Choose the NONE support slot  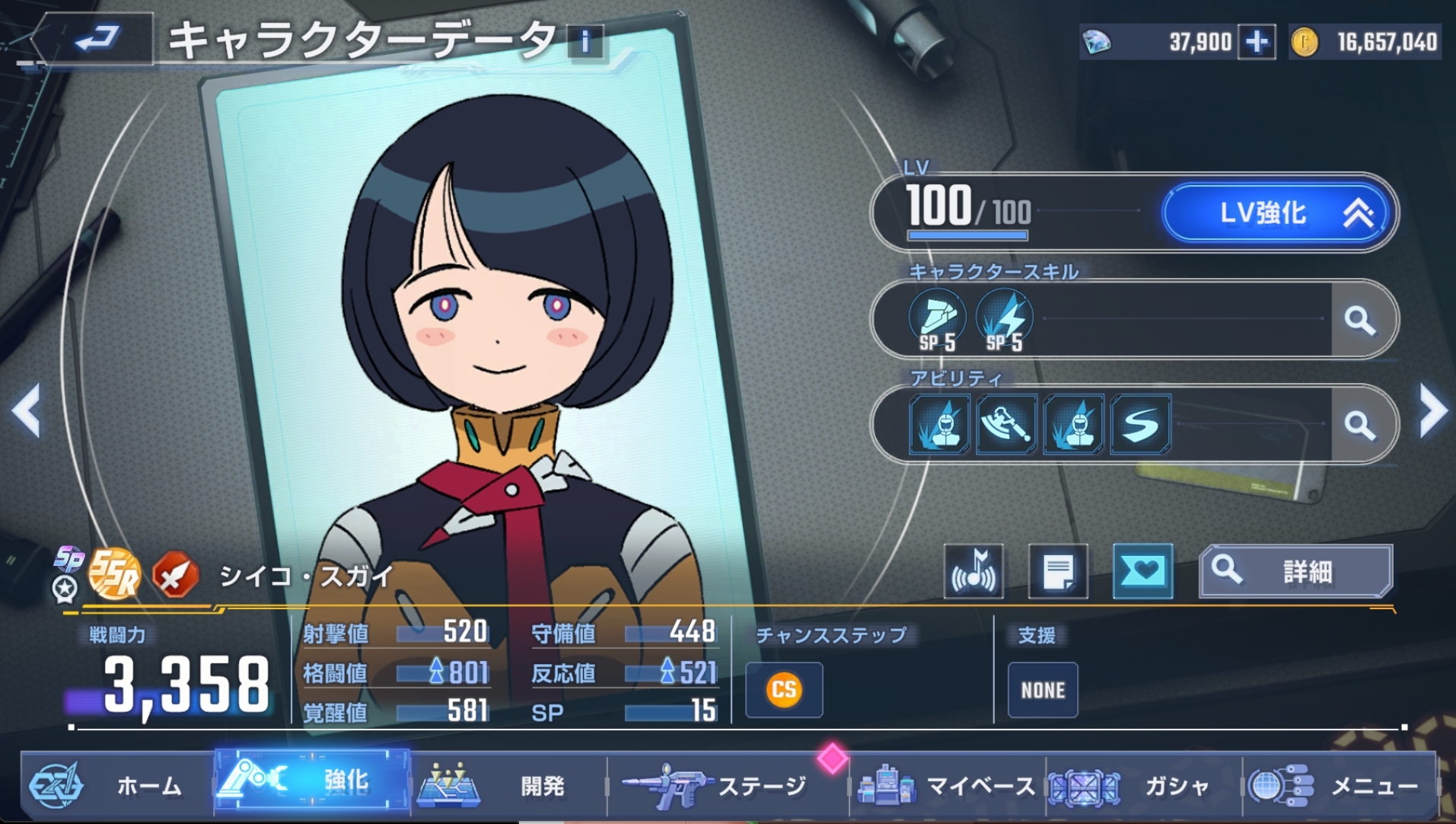[x=1043, y=690]
